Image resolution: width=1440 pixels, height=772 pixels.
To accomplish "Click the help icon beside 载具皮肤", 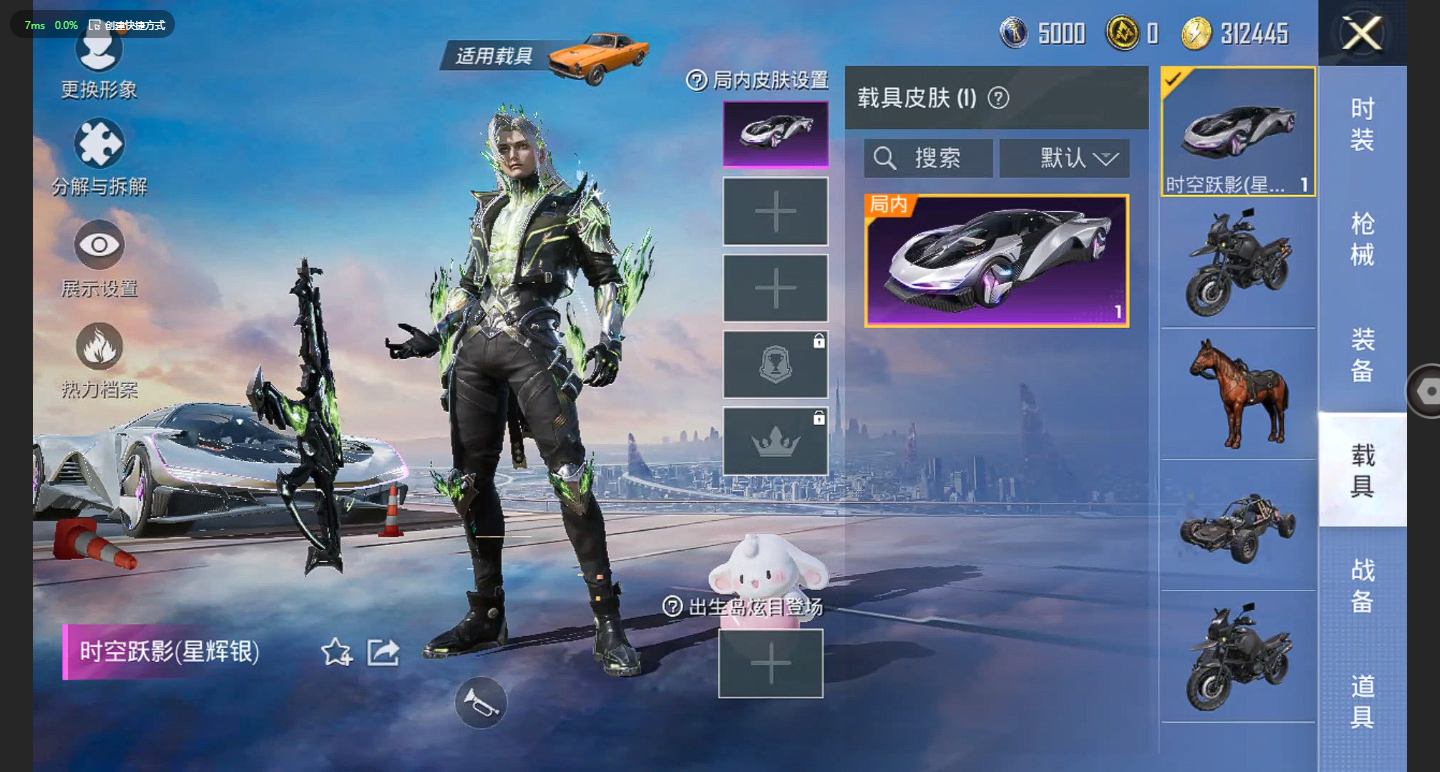I will [998, 98].
